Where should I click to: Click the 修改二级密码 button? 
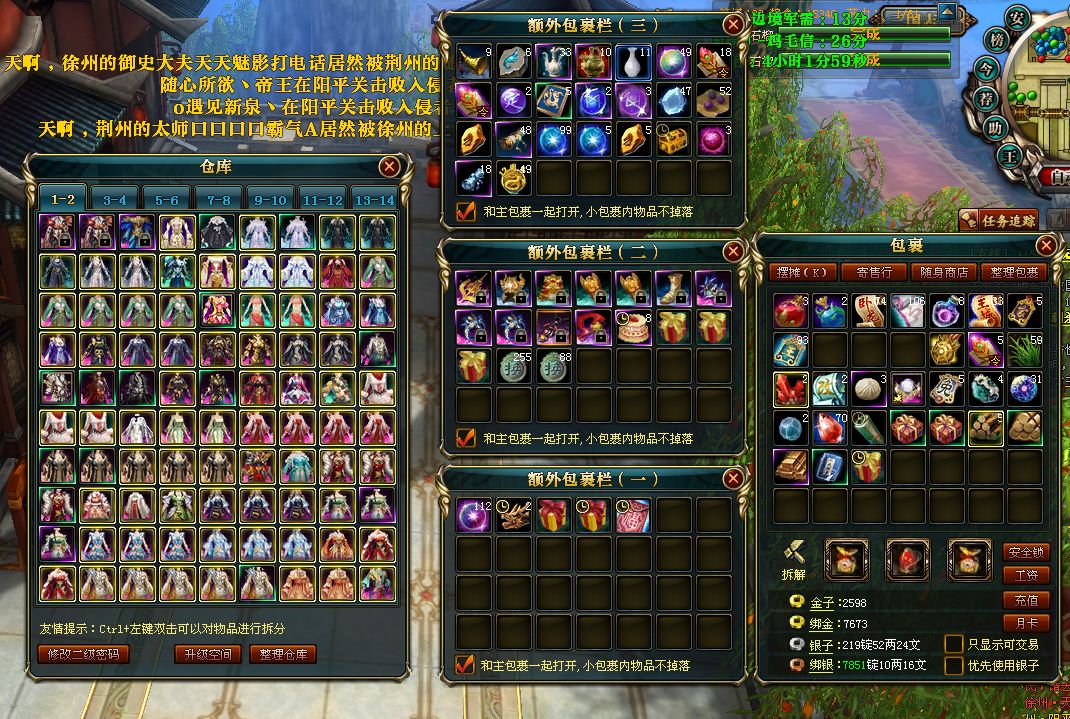click(x=84, y=654)
